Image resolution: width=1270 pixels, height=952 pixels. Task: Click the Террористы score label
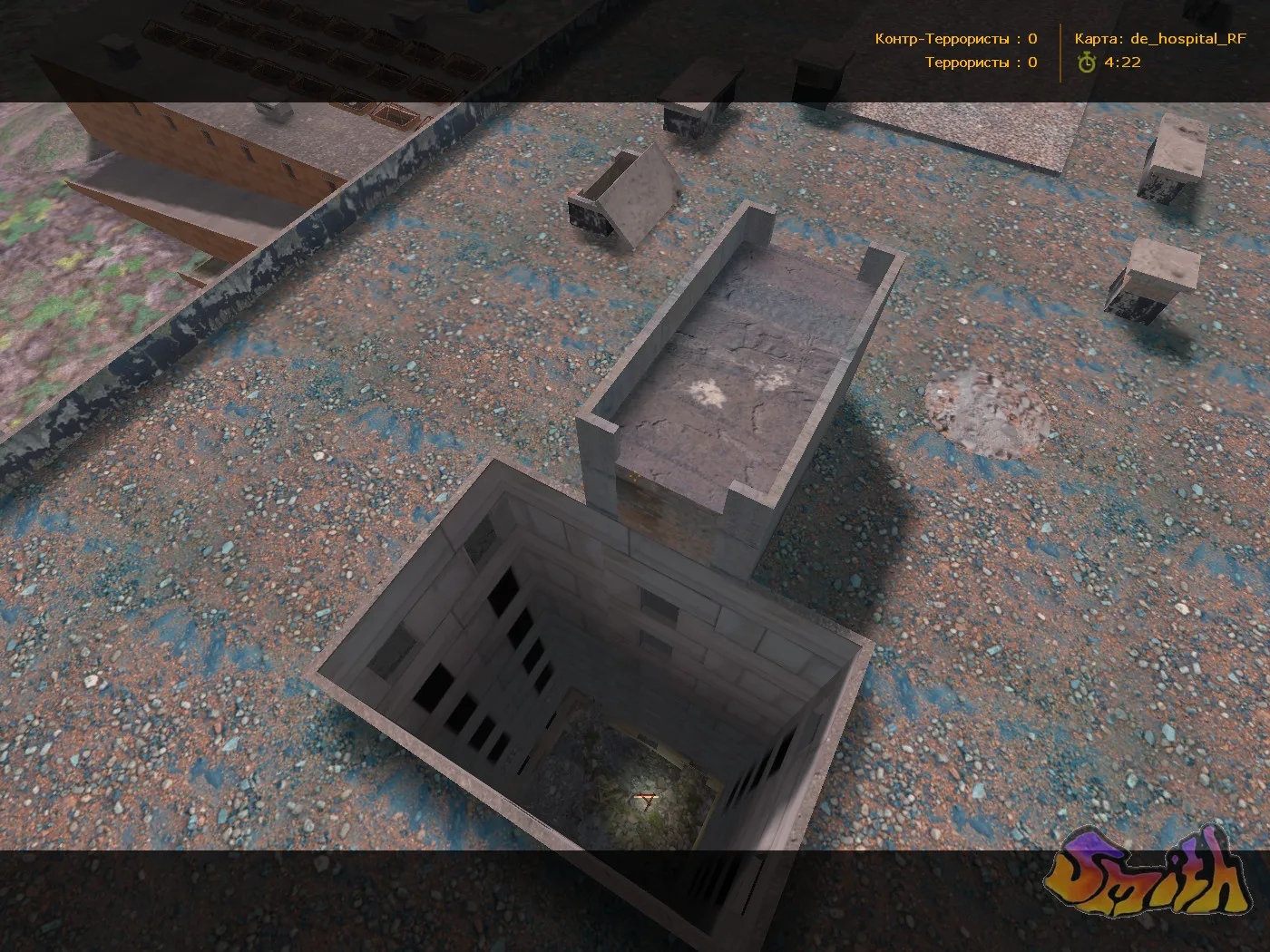tap(968, 63)
